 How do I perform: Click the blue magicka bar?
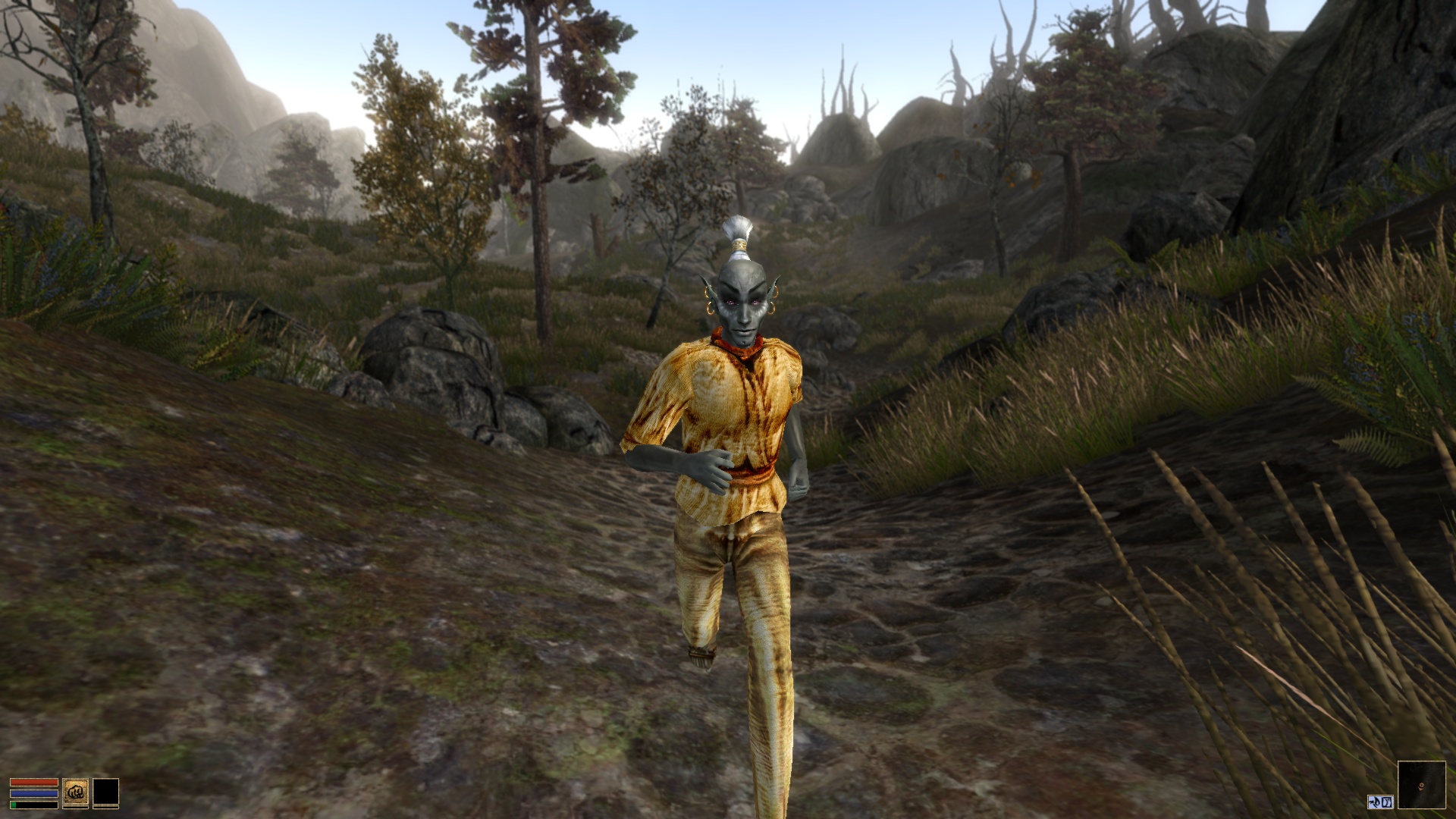click(x=34, y=793)
